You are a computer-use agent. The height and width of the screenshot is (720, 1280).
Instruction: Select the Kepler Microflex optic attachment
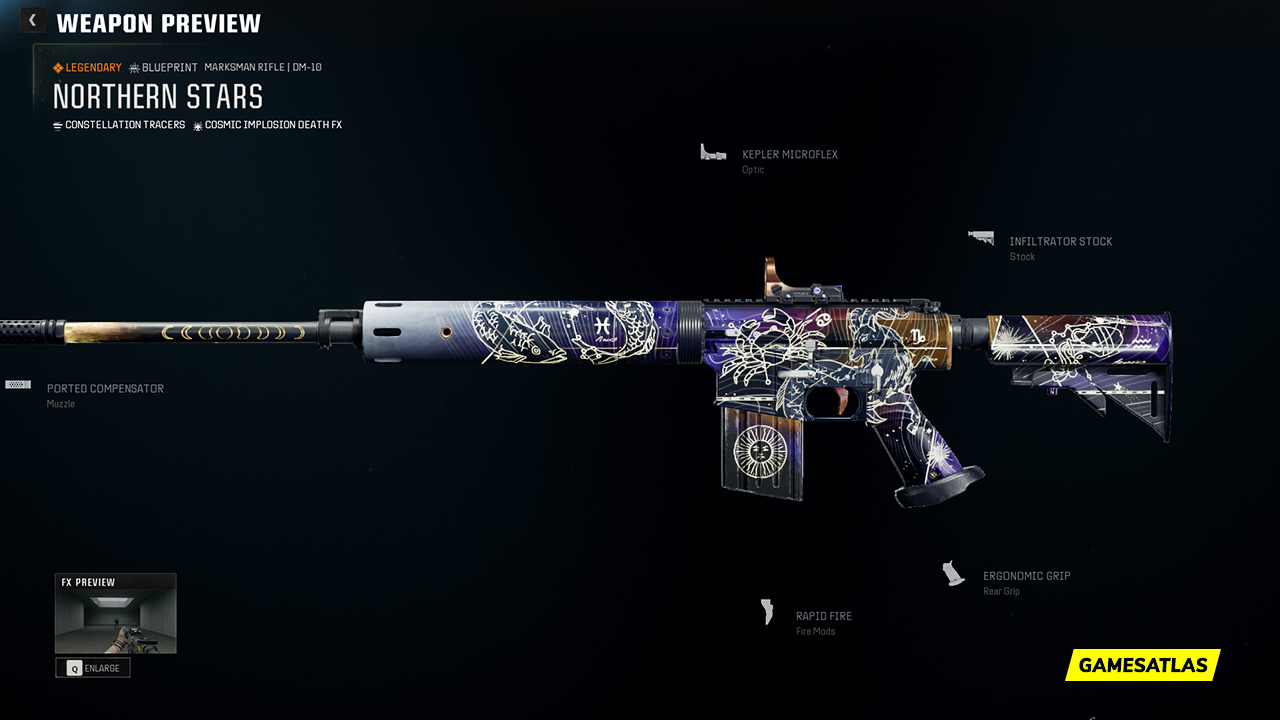(x=789, y=155)
